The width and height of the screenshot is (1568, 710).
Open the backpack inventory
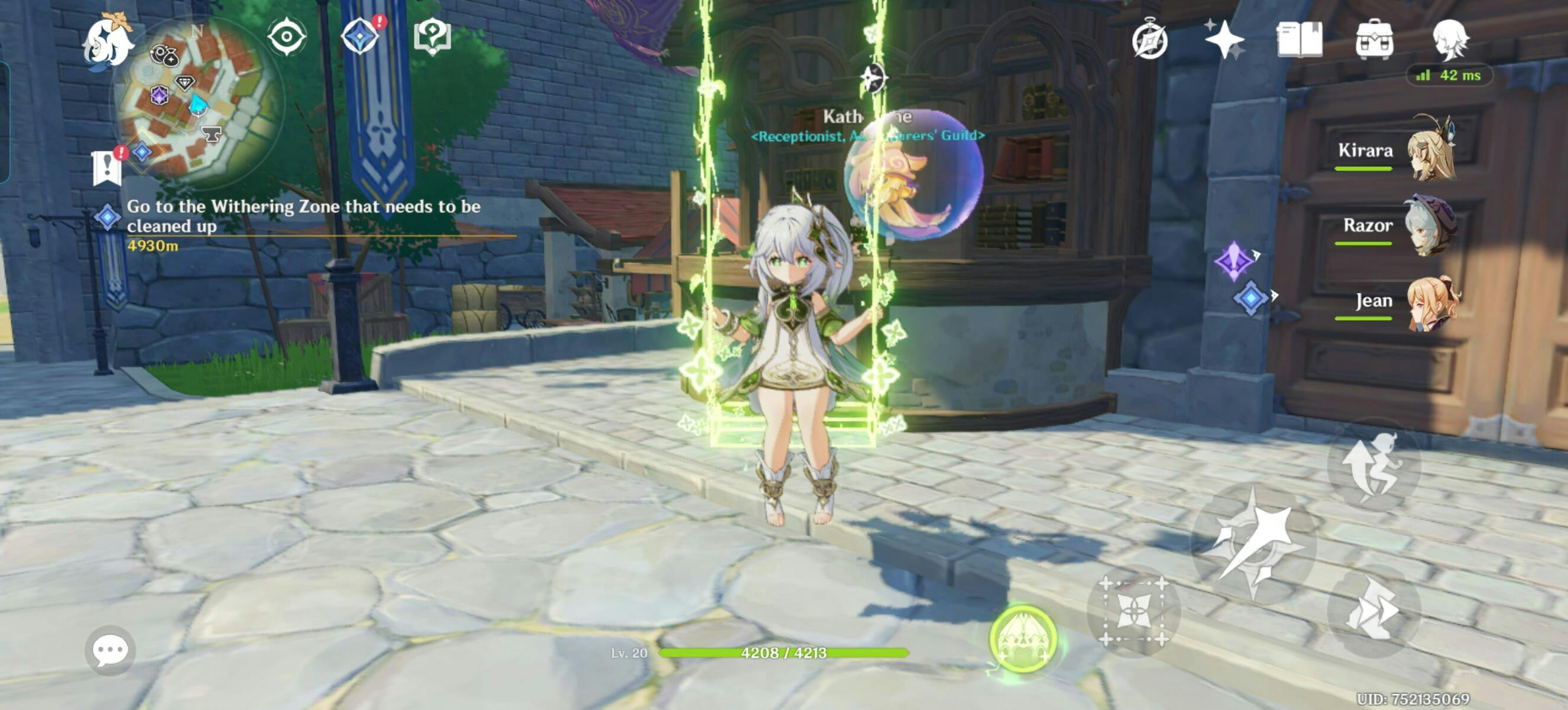(1375, 40)
